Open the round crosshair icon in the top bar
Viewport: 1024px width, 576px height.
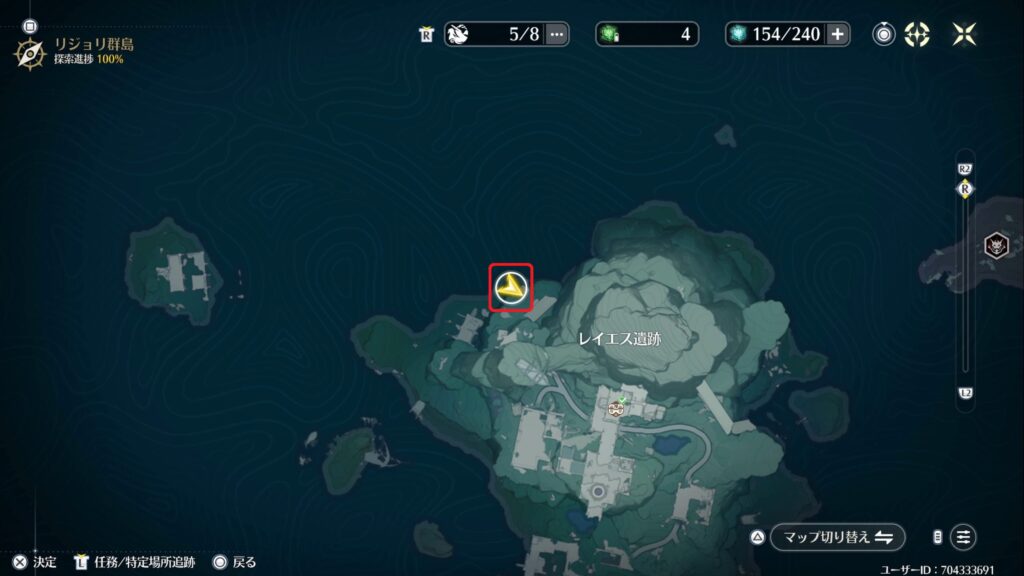(917, 34)
